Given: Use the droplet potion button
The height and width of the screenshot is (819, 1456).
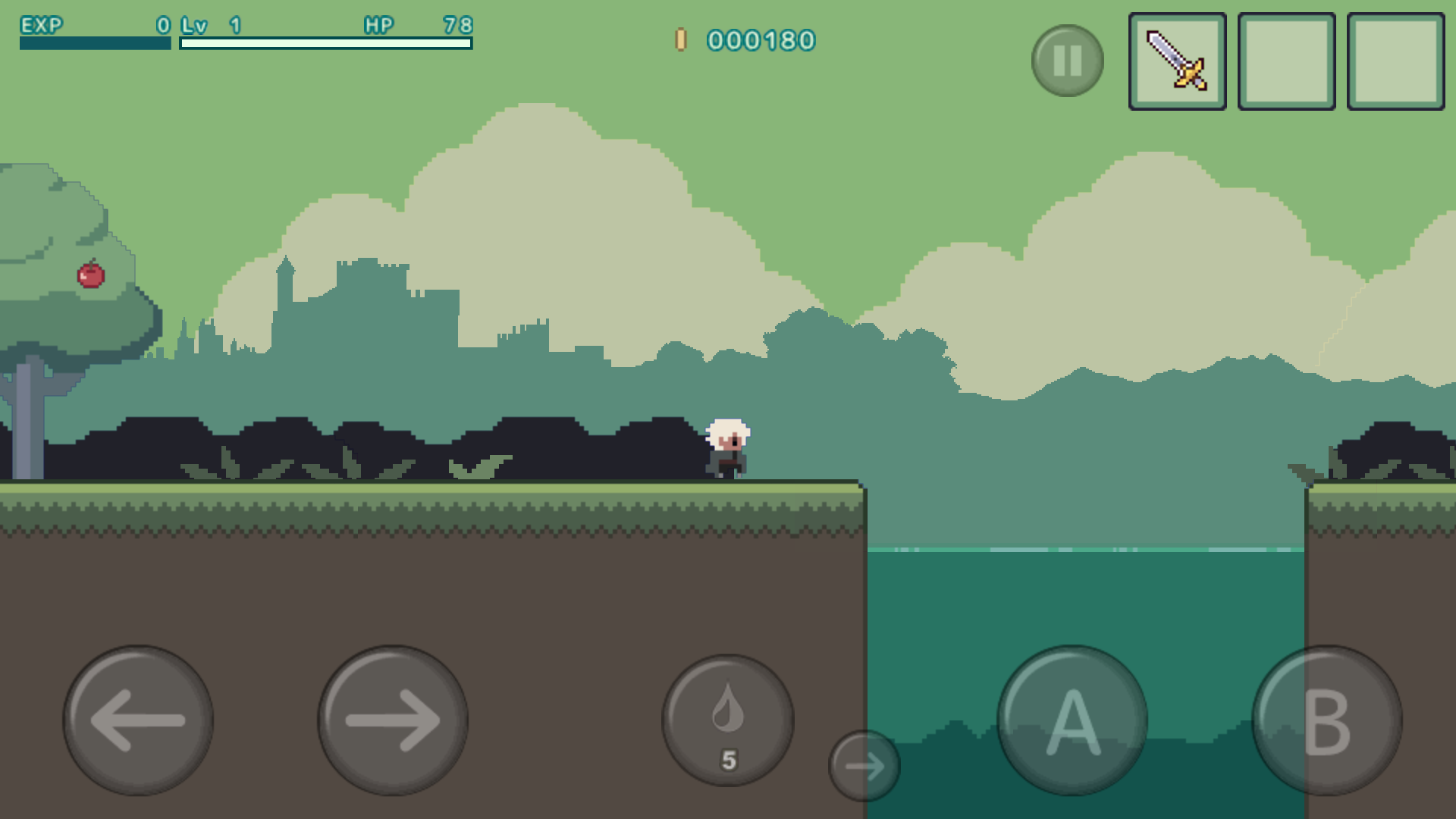Looking at the screenshot, I should click(728, 720).
